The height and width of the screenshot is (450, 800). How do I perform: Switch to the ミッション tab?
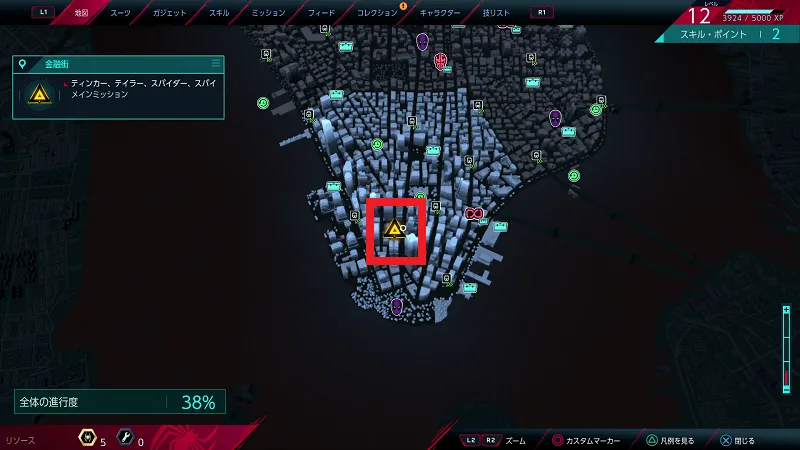pyautogui.click(x=267, y=13)
